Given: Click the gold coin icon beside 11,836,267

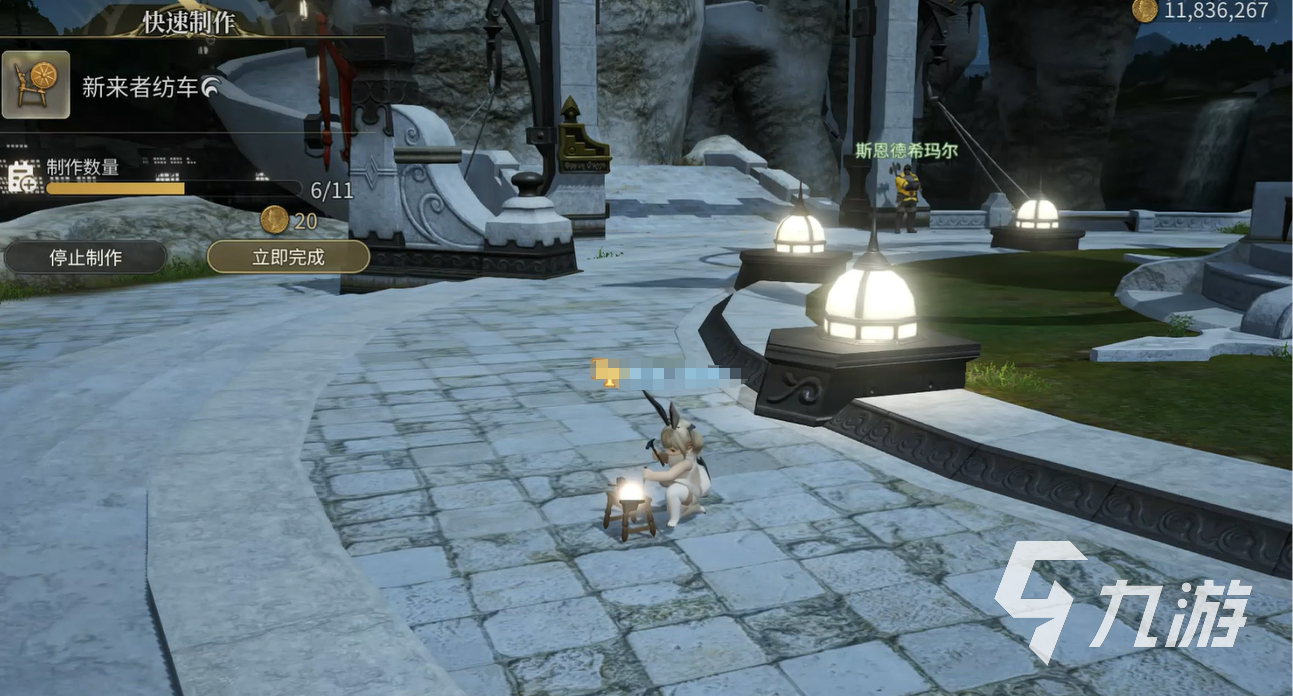Looking at the screenshot, I should pyautogui.click(x=1145, y=10).
